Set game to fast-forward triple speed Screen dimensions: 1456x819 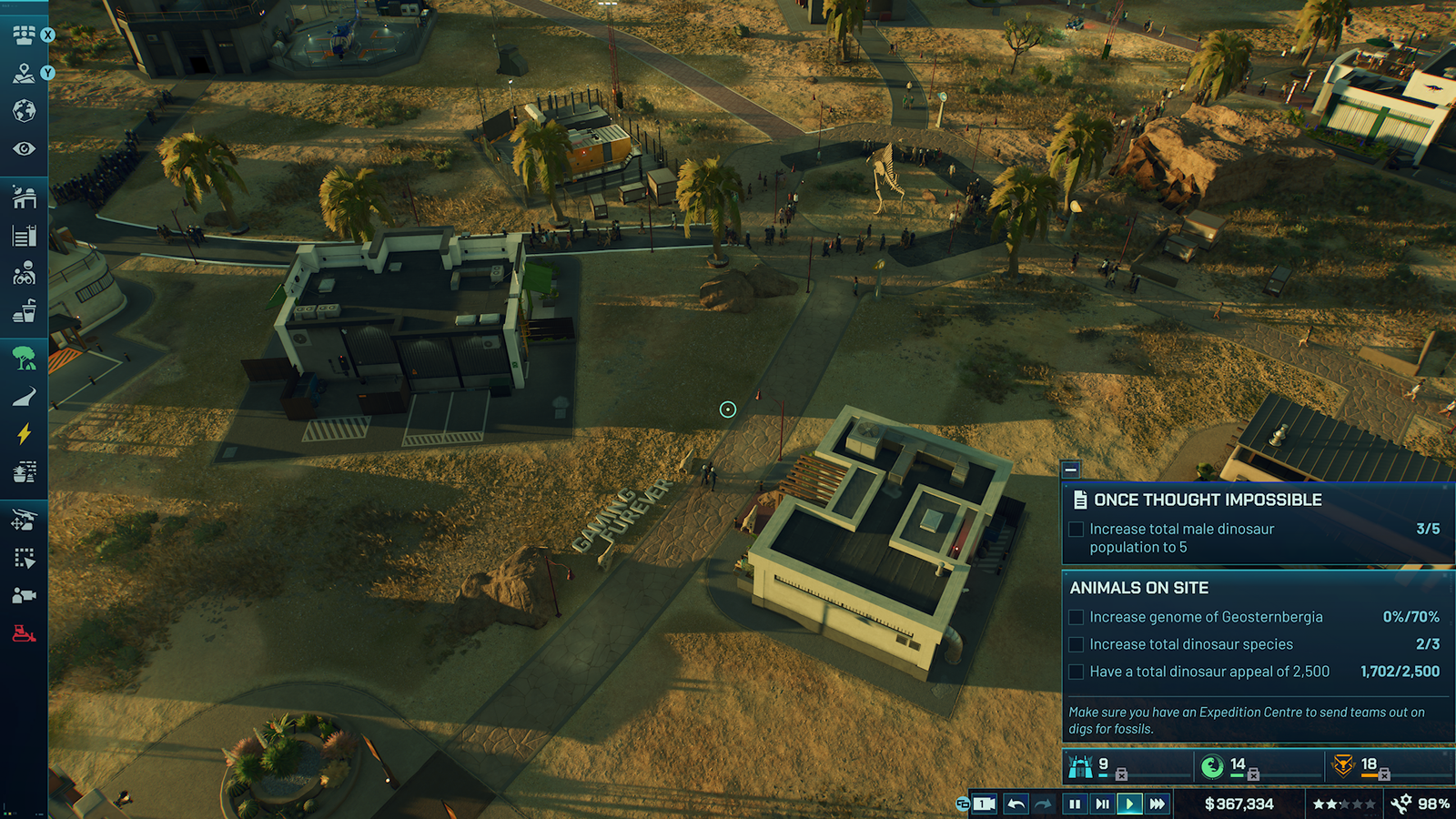(x=1157, y=804)
